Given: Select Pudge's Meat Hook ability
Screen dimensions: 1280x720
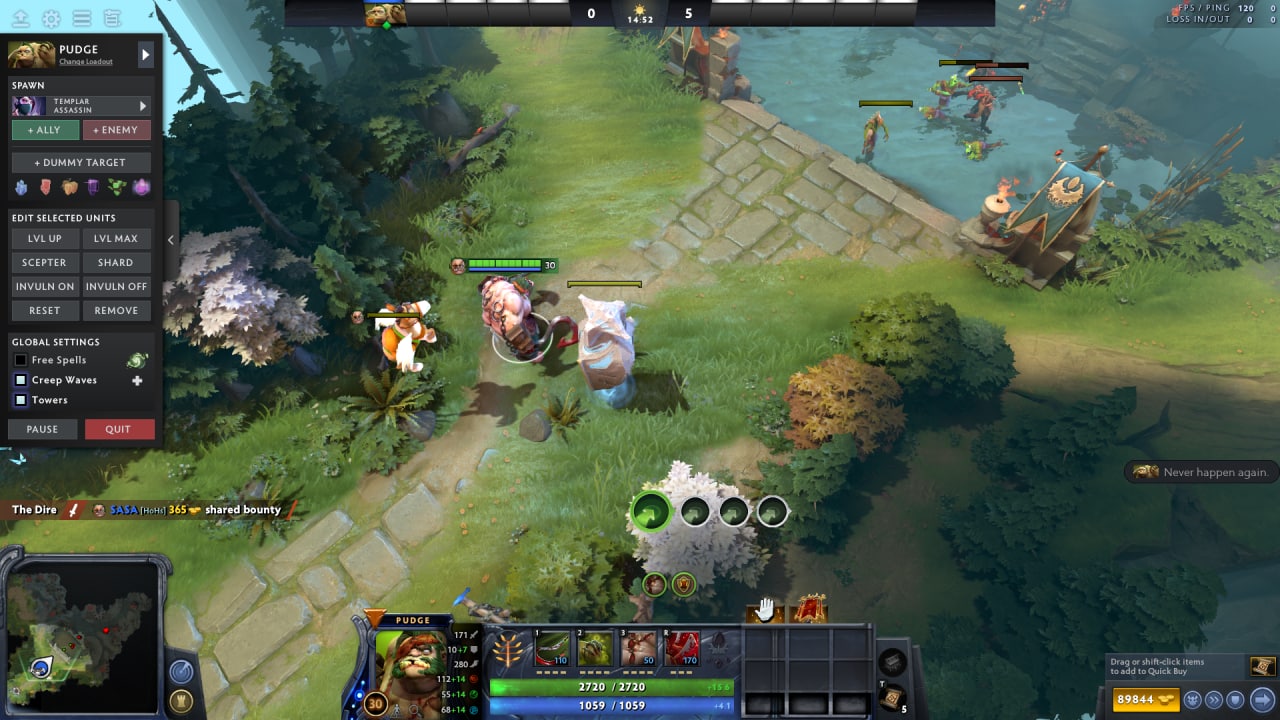Looking at the screenshot, I should click(x=552, y=648).
